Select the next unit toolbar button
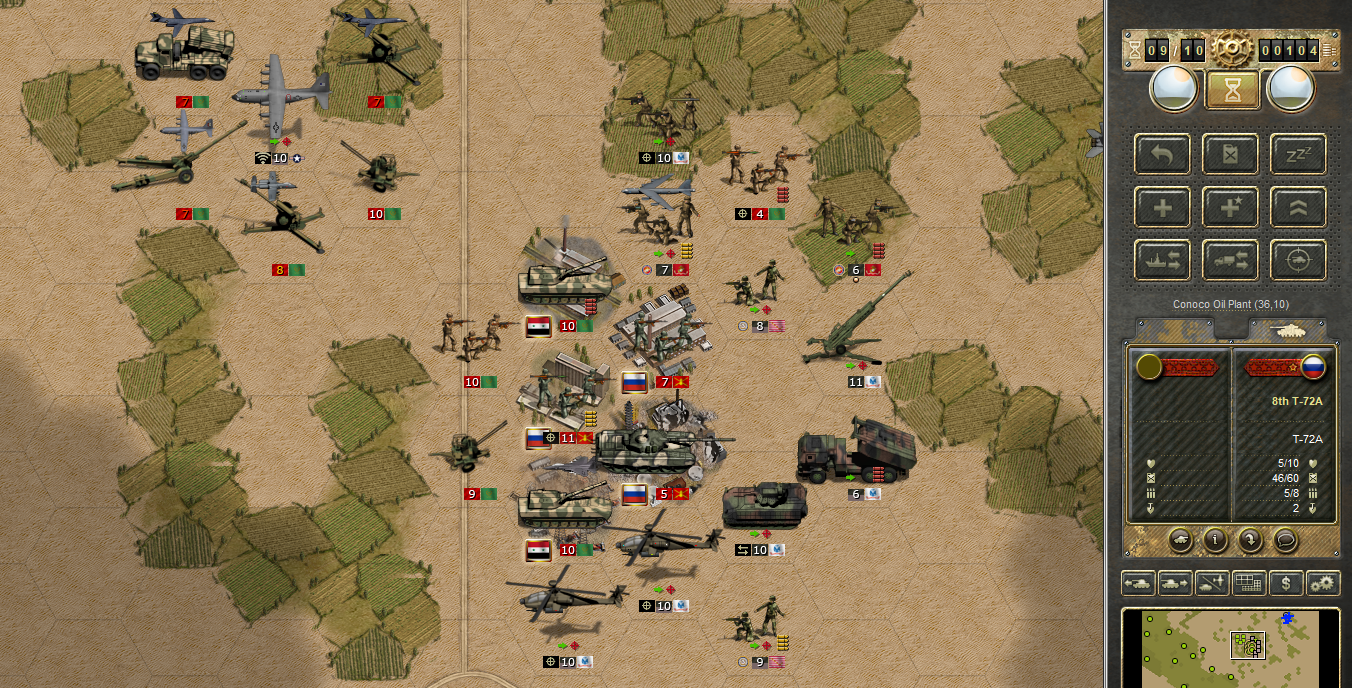The image size is (1352, 688). pos(1175,583)
